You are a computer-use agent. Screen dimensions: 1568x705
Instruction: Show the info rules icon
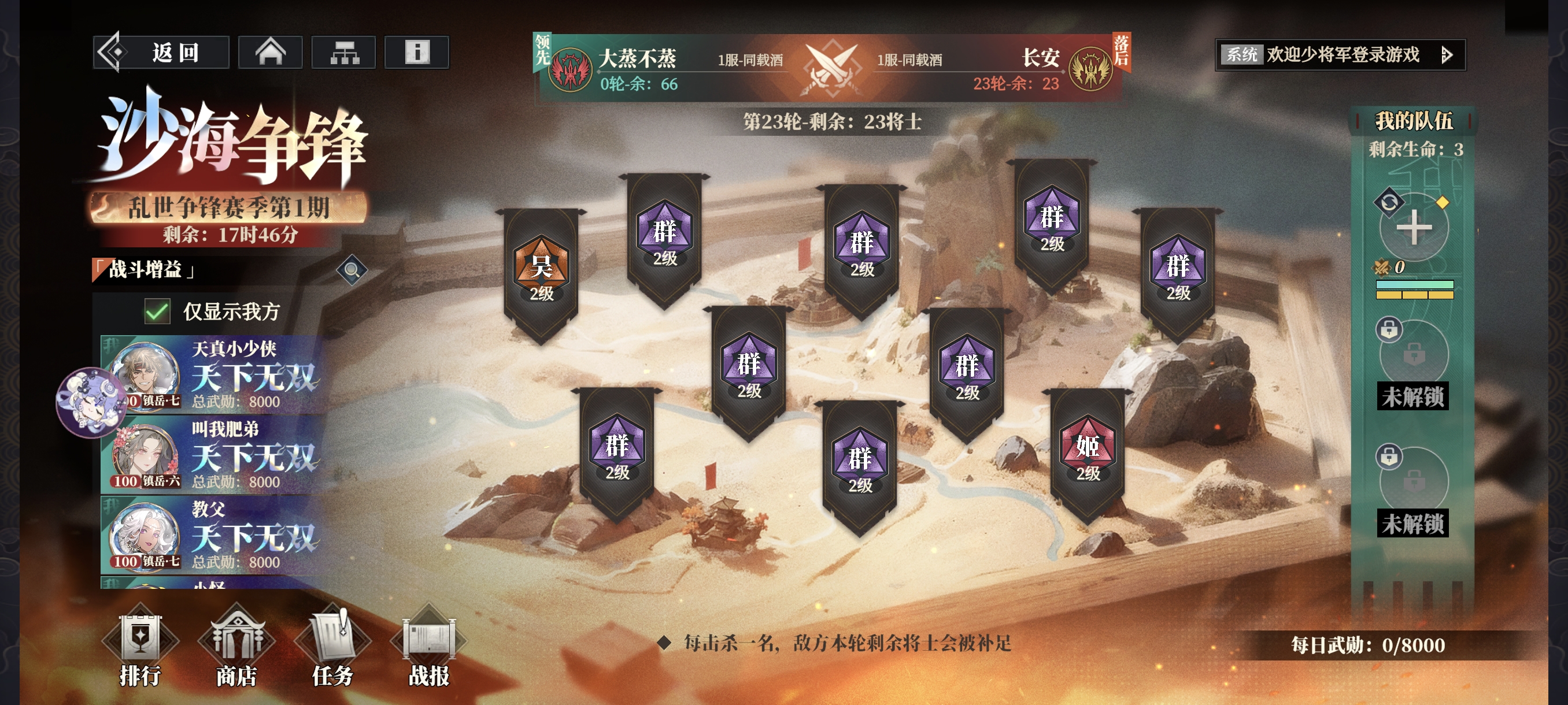[417, 53]
